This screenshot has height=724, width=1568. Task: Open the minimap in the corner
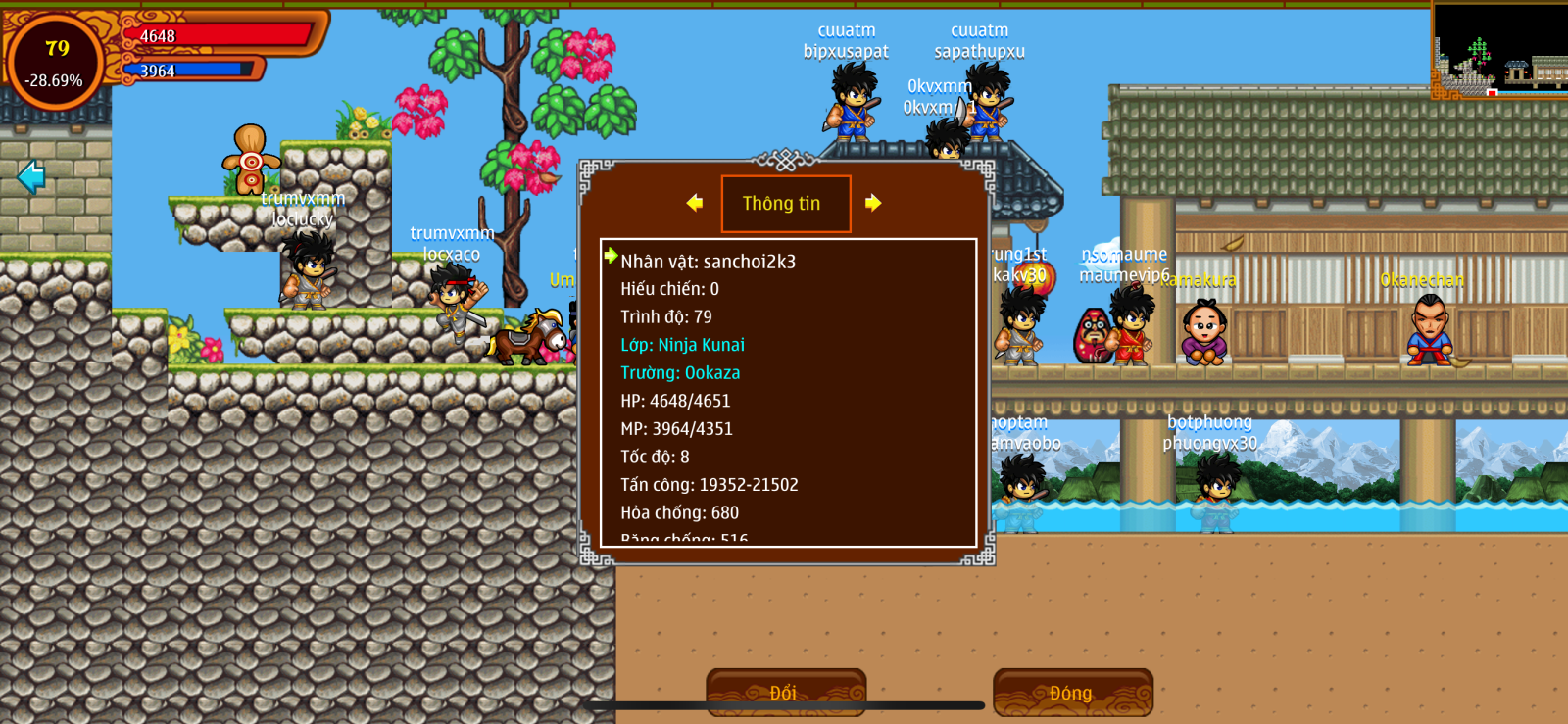coord(1499,49)
